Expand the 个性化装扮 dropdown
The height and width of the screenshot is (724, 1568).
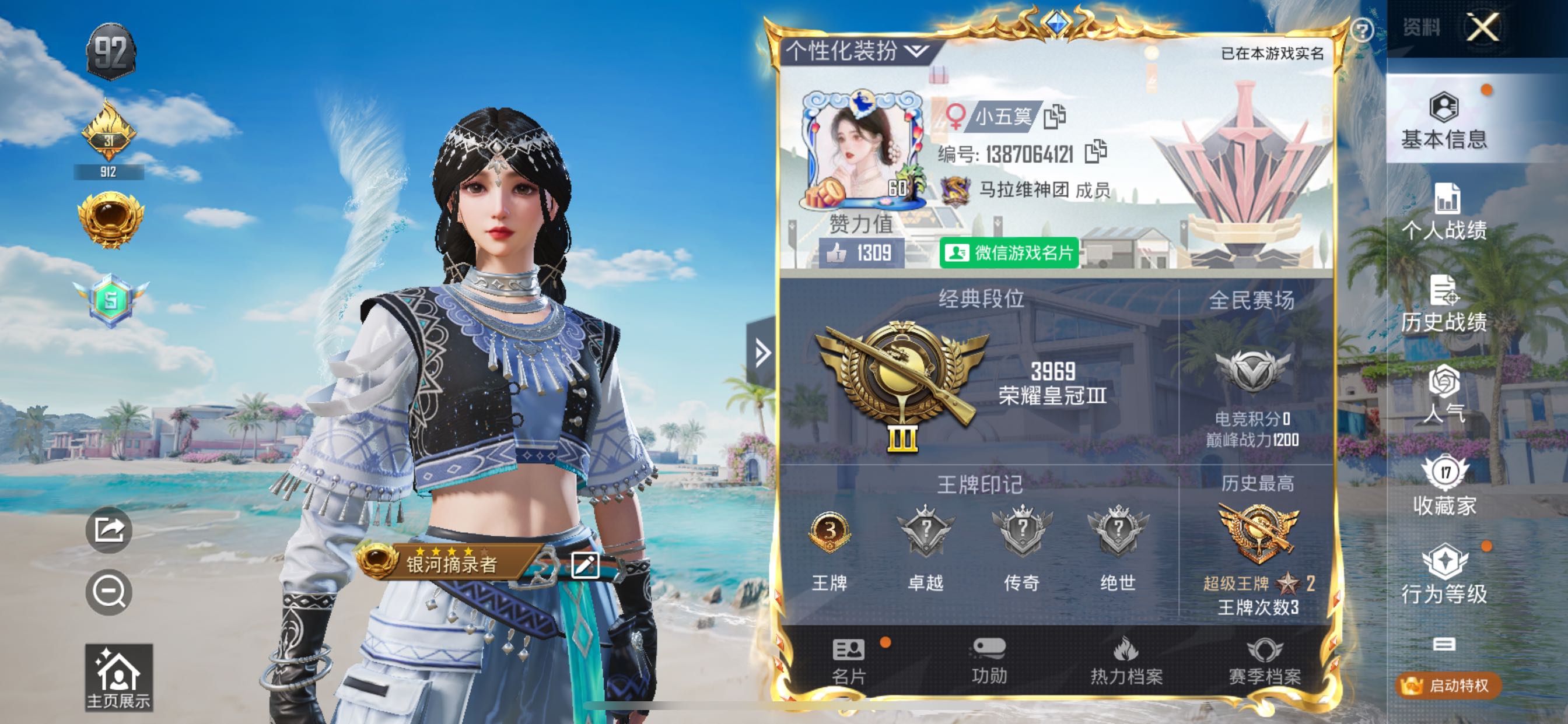[857, 51]
